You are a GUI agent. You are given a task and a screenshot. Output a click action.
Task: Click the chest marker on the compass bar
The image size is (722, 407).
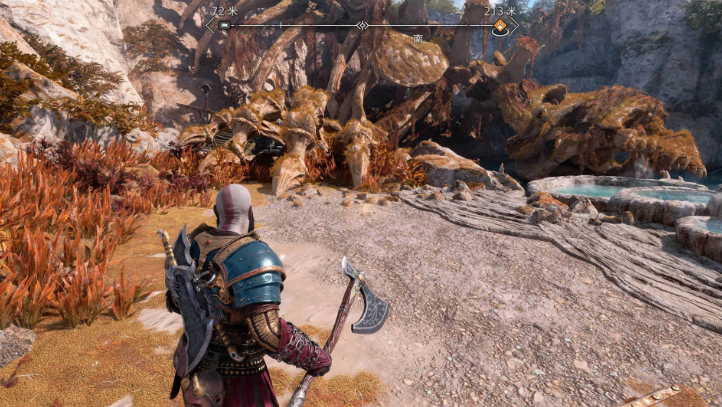pos(224,26)
